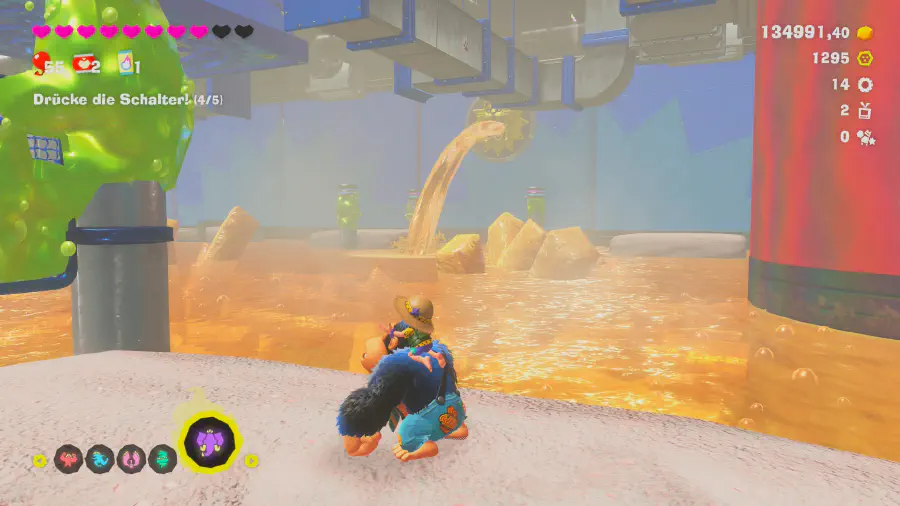
Task: Click the yellow hexagon skull fossil icon
Action: click(x=865, y=59)
